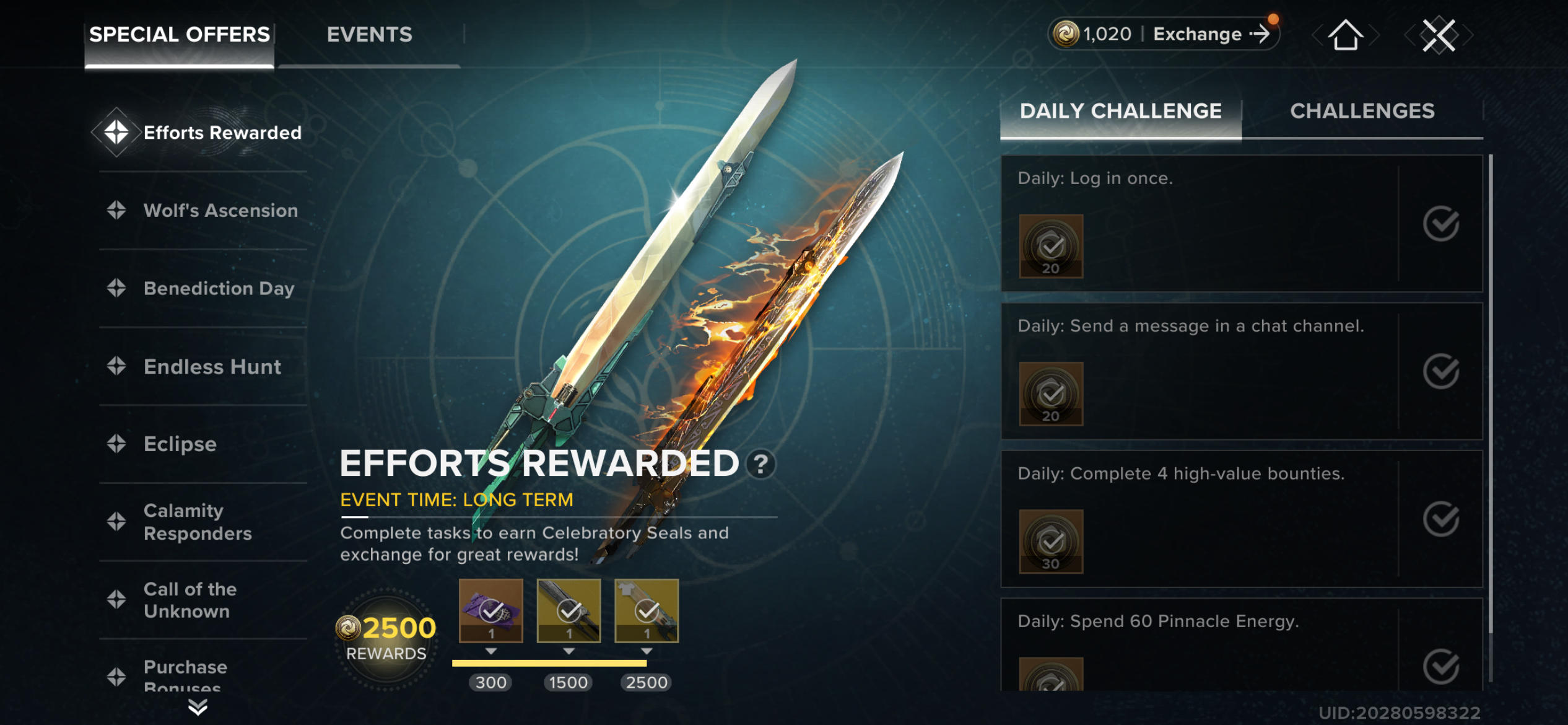The height and width of the screenshot is (725, 1568).
Task: Open the Benediction Day event
Action: coord(218,288)
